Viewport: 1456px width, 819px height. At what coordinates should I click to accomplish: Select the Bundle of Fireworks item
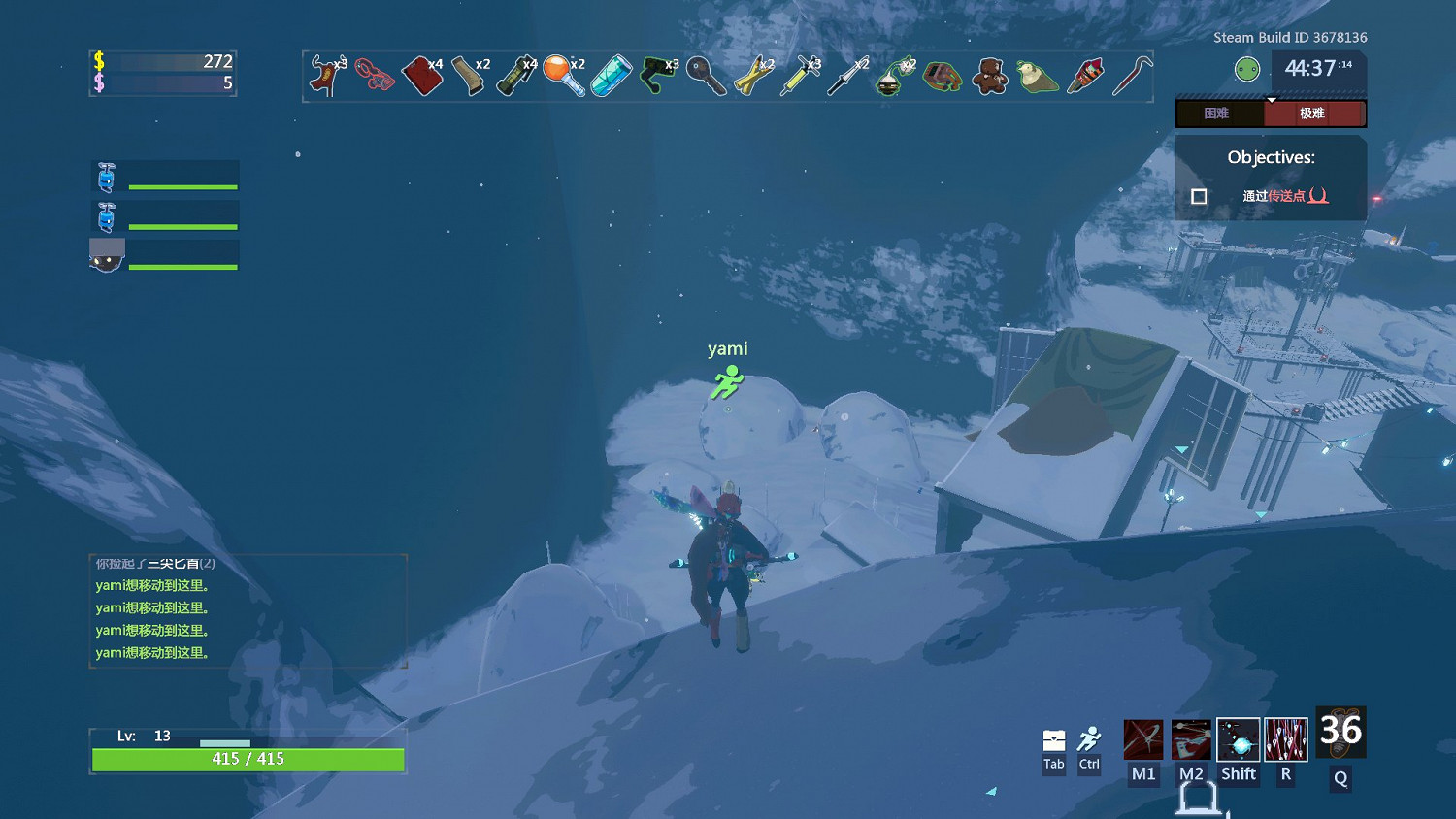point(1084,76)
